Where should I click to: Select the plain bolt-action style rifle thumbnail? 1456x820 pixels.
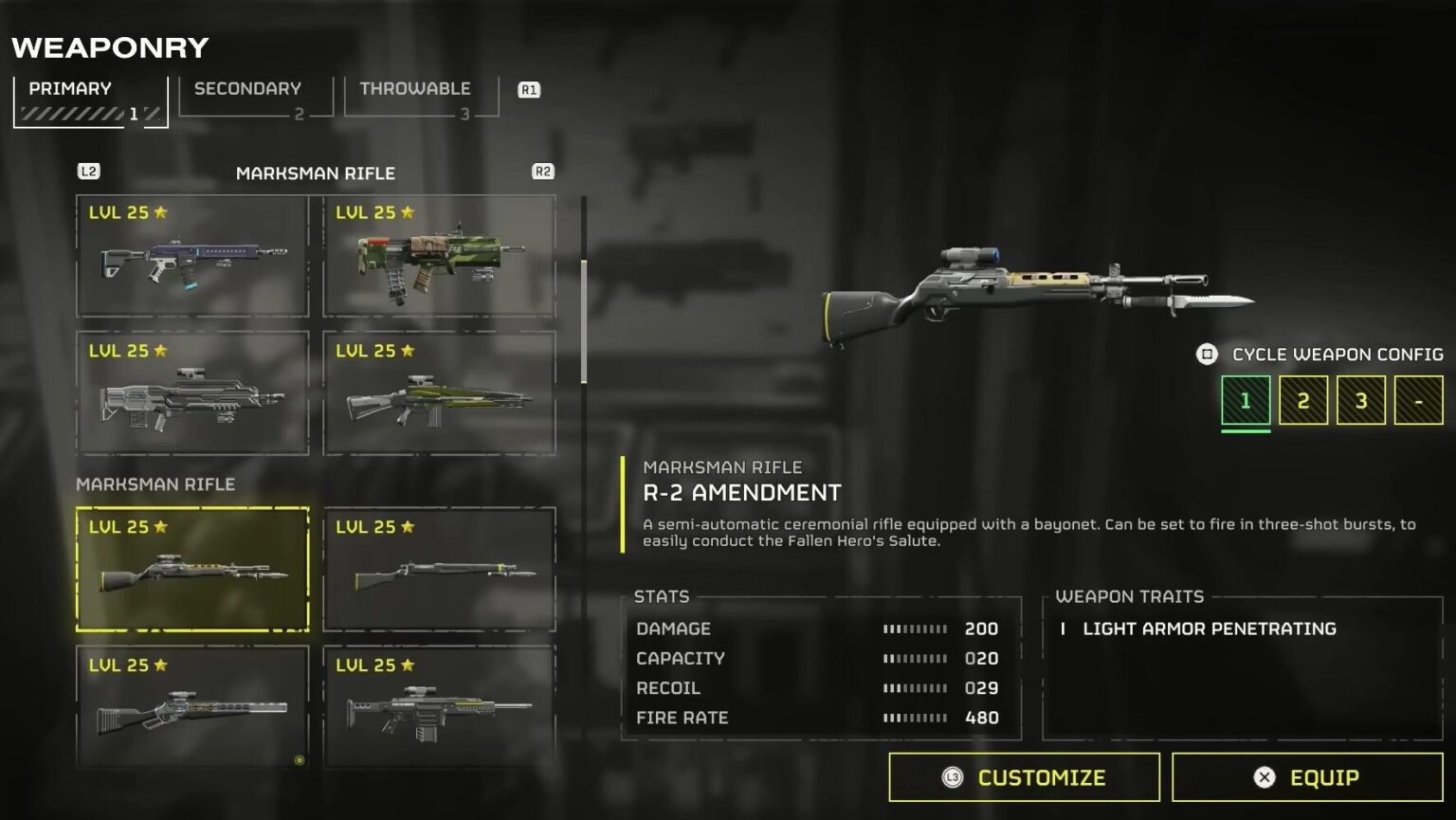(439, 569)
